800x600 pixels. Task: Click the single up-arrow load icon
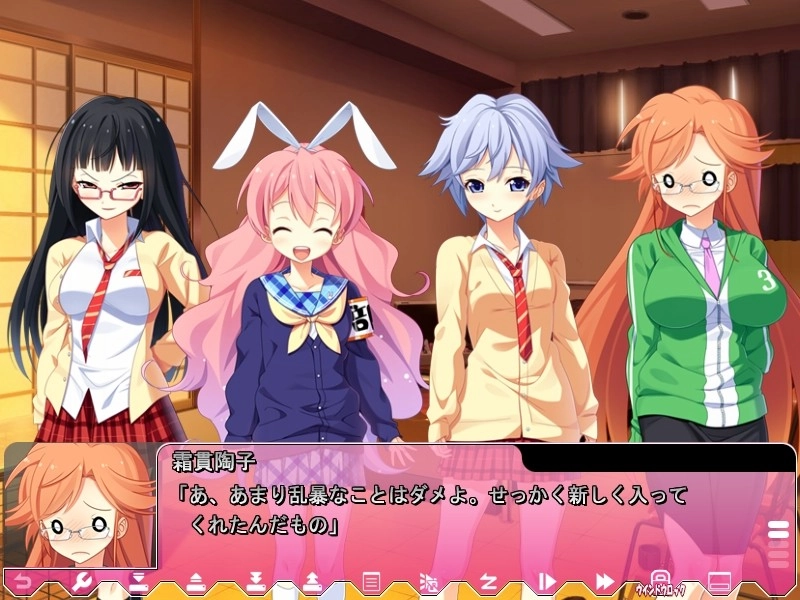[x=197, y=581]
